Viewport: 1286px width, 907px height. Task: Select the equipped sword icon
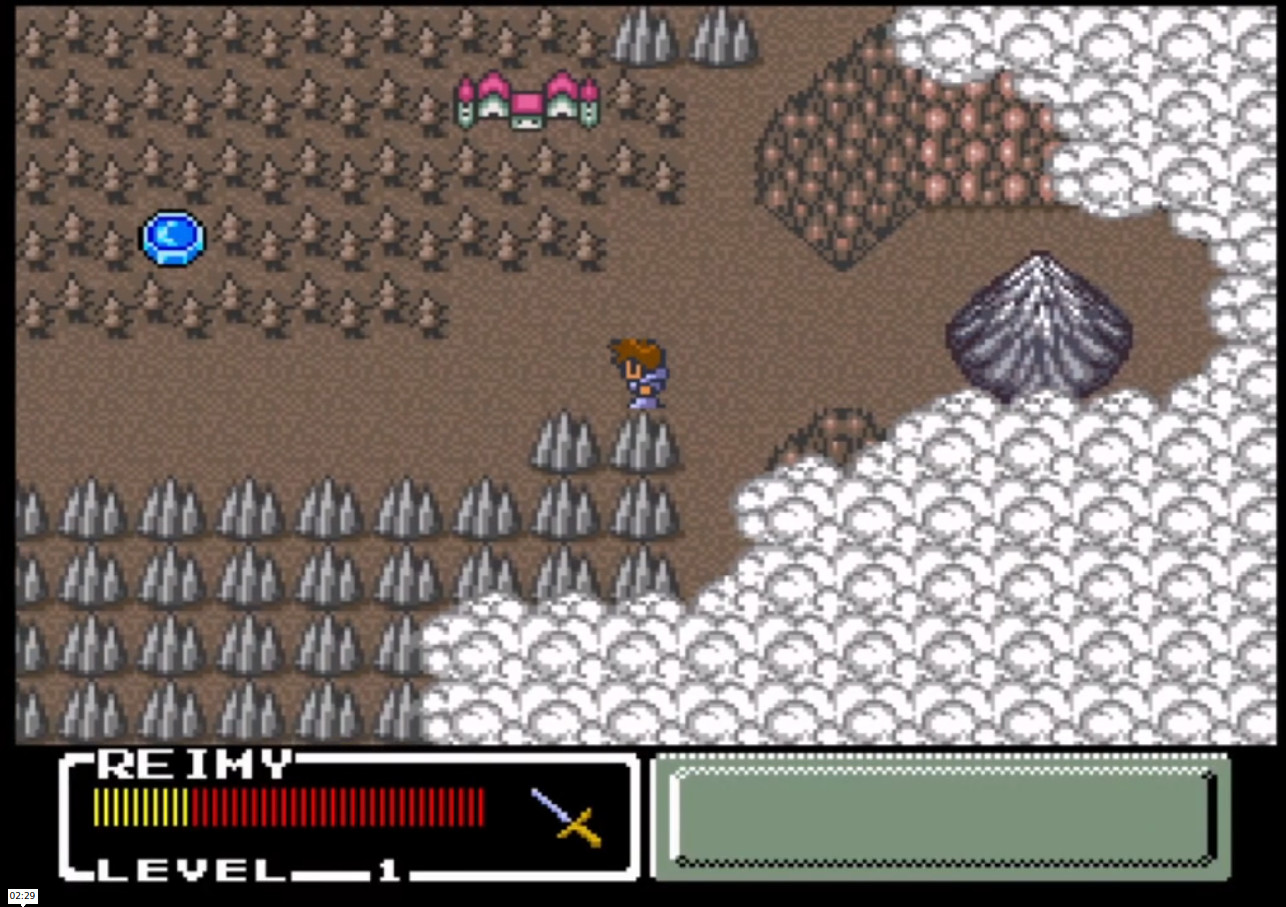point(567,816)
